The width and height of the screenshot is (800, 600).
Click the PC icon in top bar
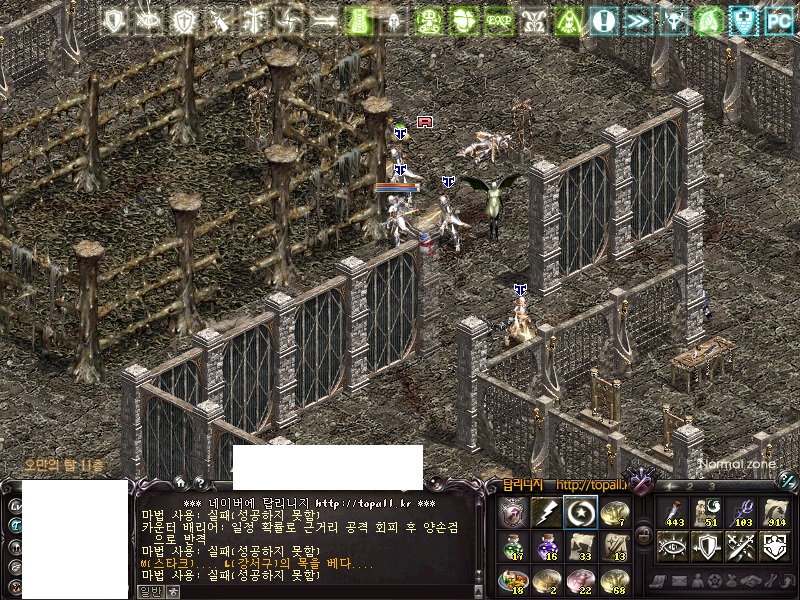(778, 20)
